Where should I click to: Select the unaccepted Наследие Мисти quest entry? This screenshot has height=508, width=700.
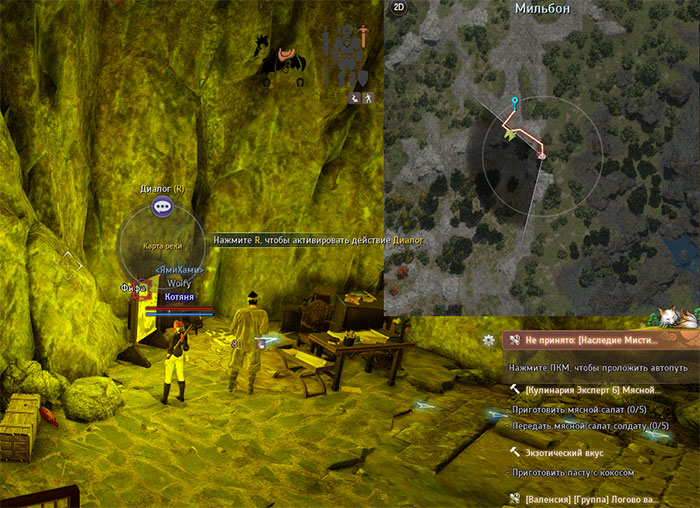click(596, 340)
